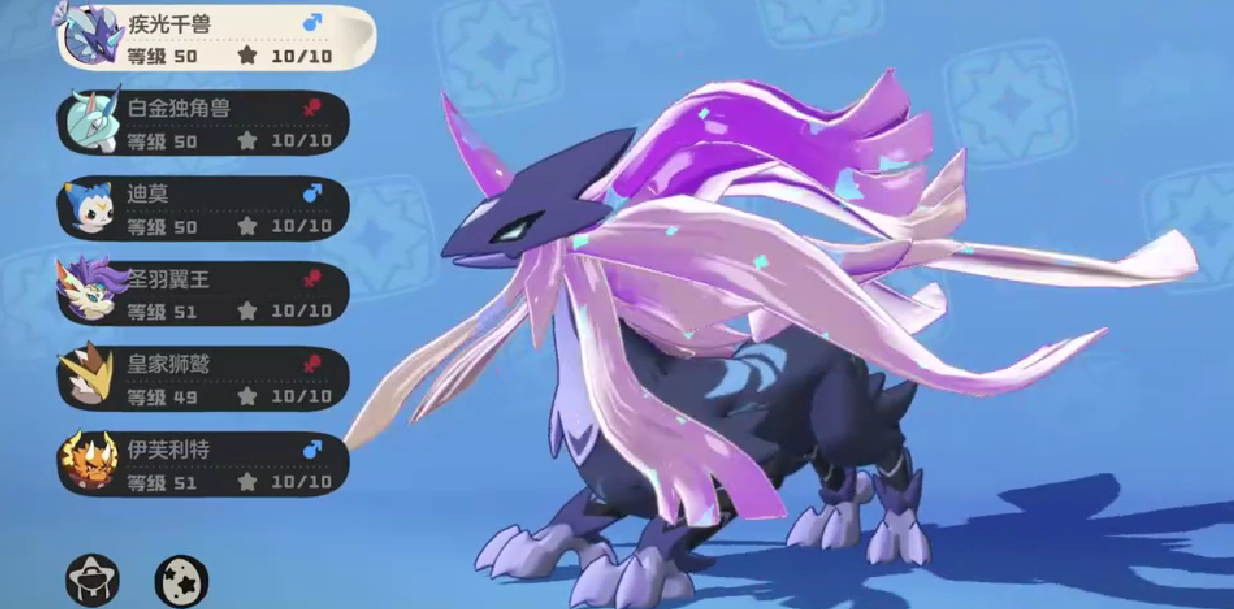The width and height of the screenshot is (1234, 609).
Task: Switch to the 圣羽翼王 entry
Action: tap(205, 294)
